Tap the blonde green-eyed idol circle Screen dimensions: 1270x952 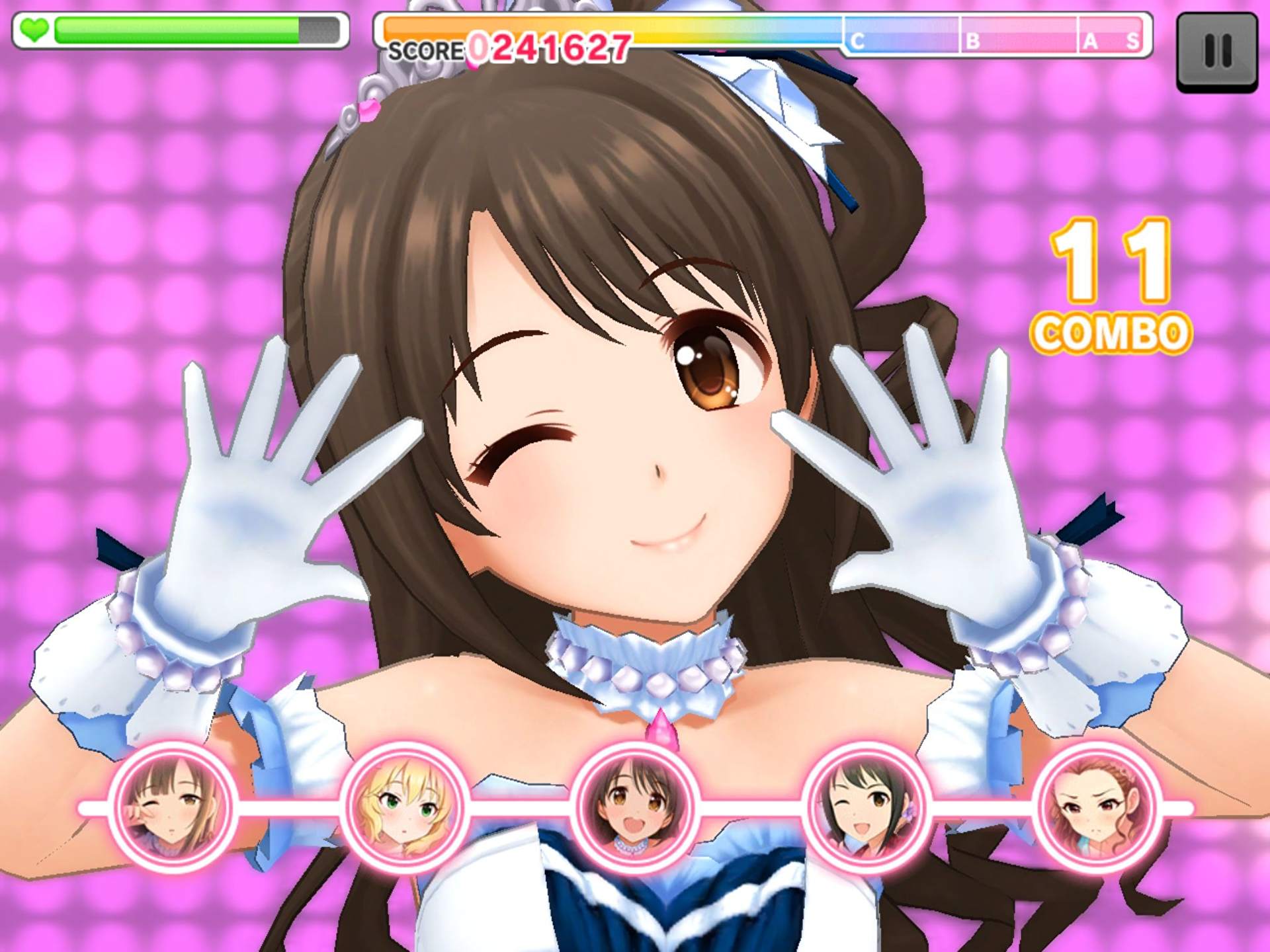pyautogui.click(x=405, y=807)
